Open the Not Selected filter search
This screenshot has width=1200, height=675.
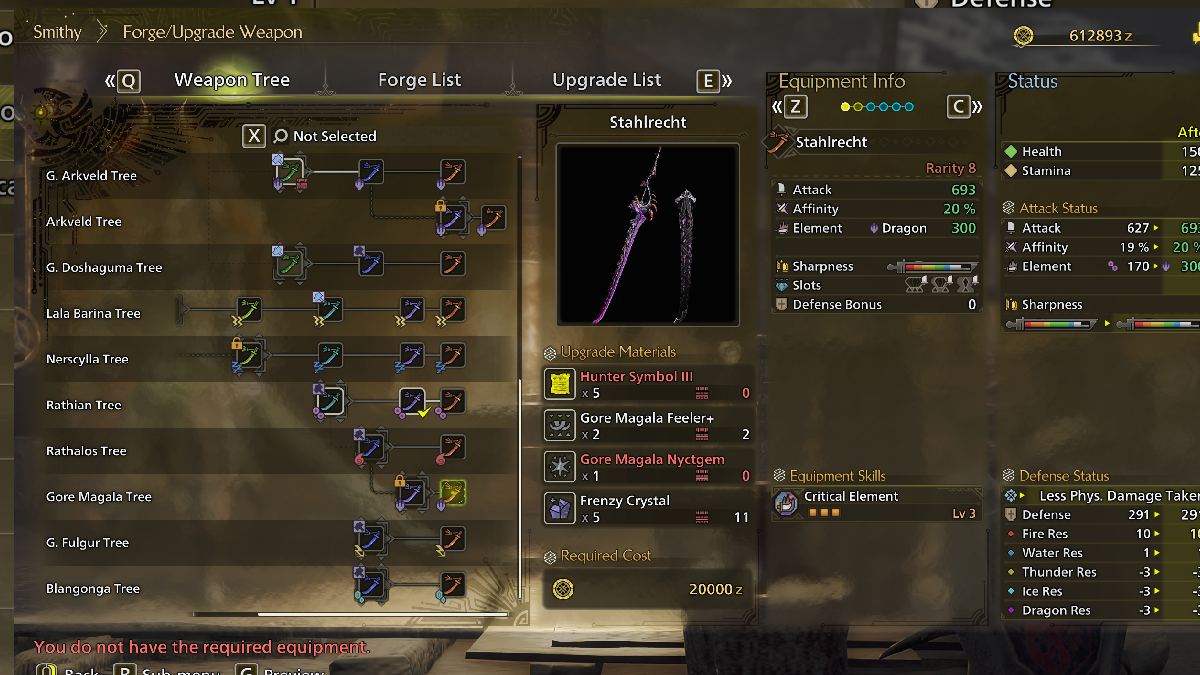pyautogui.click(x=324, y=136)
